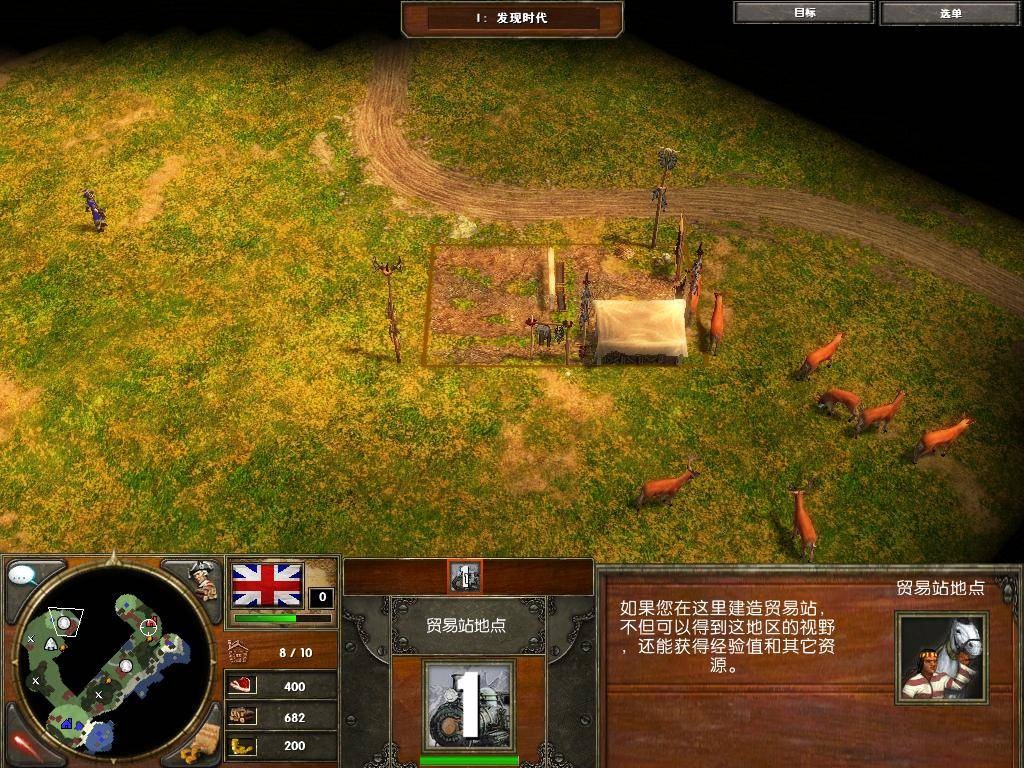Select the small train icon numbered 1
Viewport: 1024px width, 768px height.
click(x=464, y=577)
